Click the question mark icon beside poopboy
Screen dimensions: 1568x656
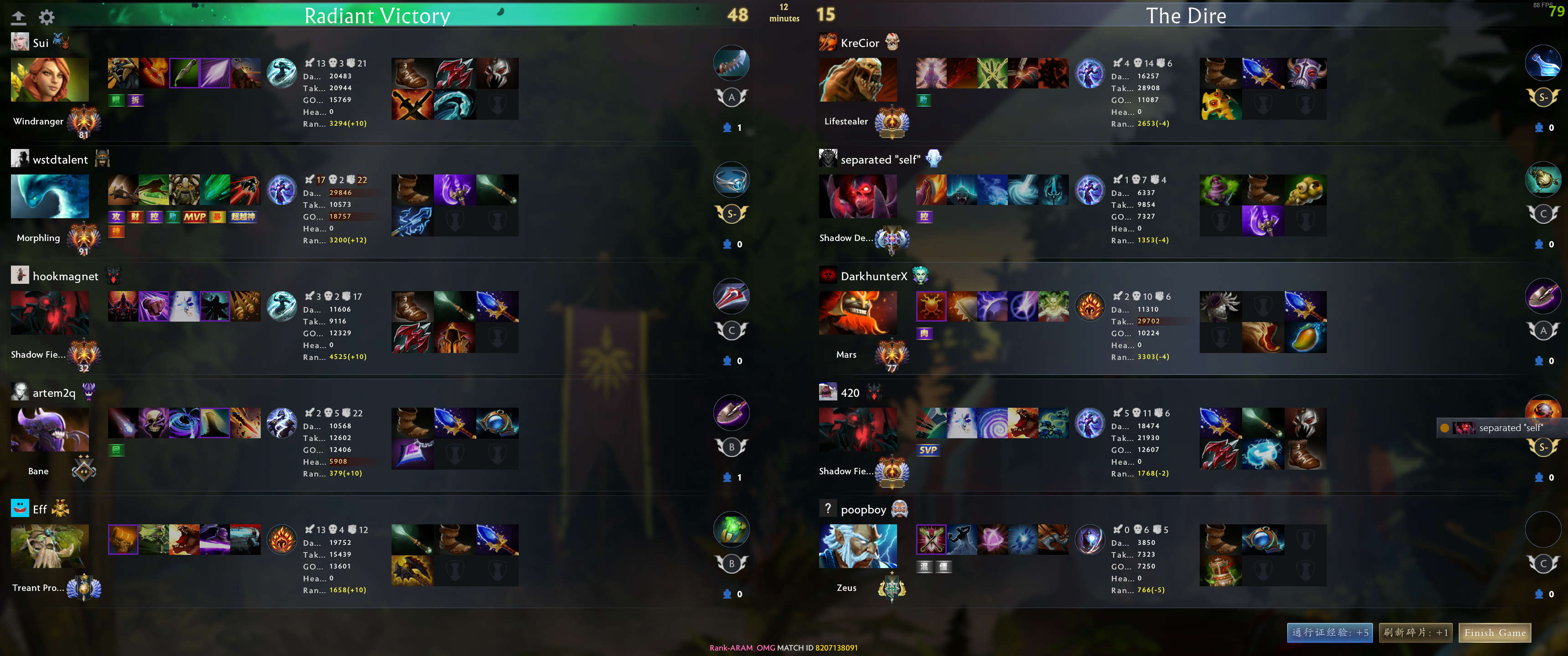[828, 508]
